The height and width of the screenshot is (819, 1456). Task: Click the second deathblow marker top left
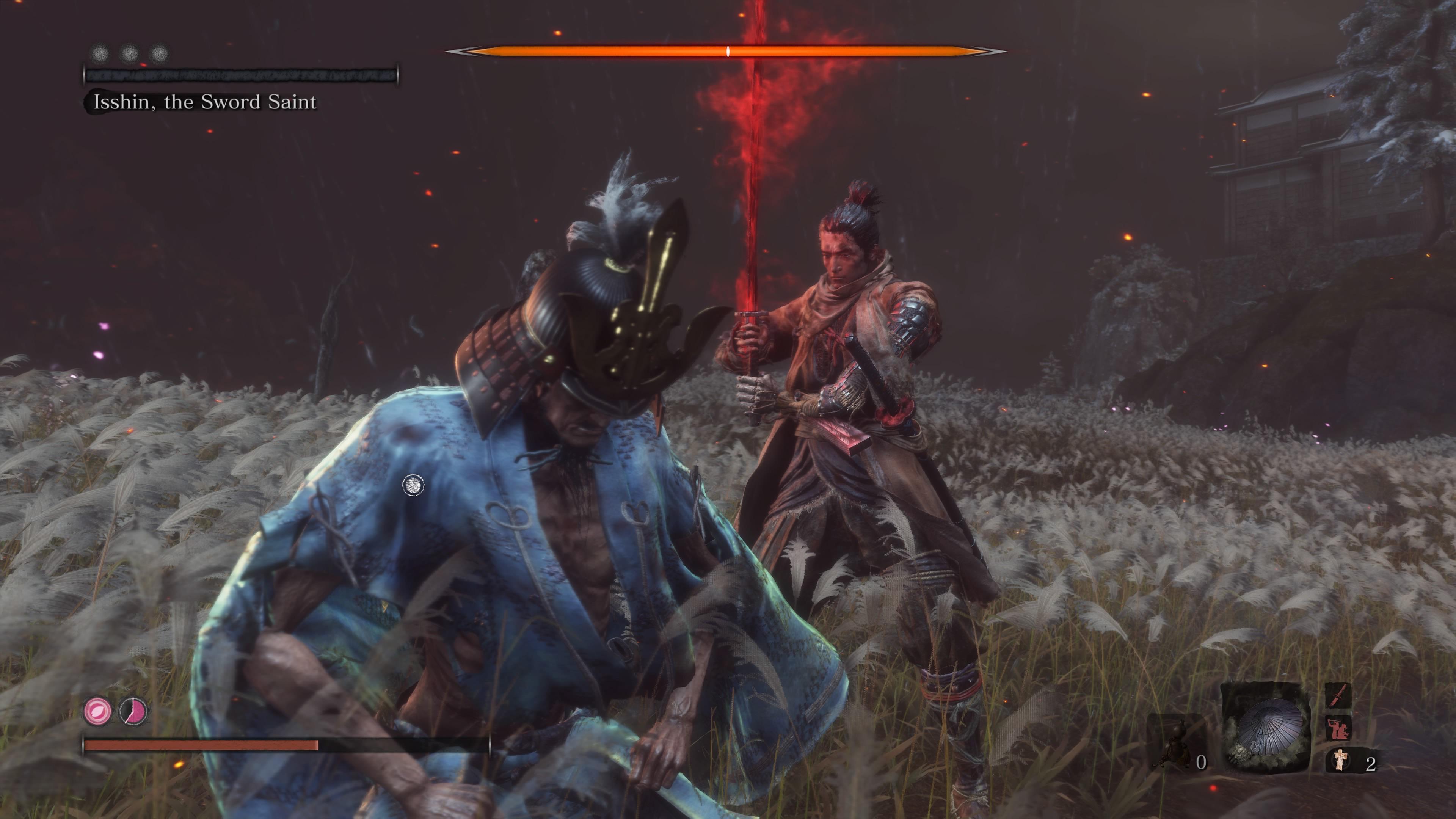(130, 54)
